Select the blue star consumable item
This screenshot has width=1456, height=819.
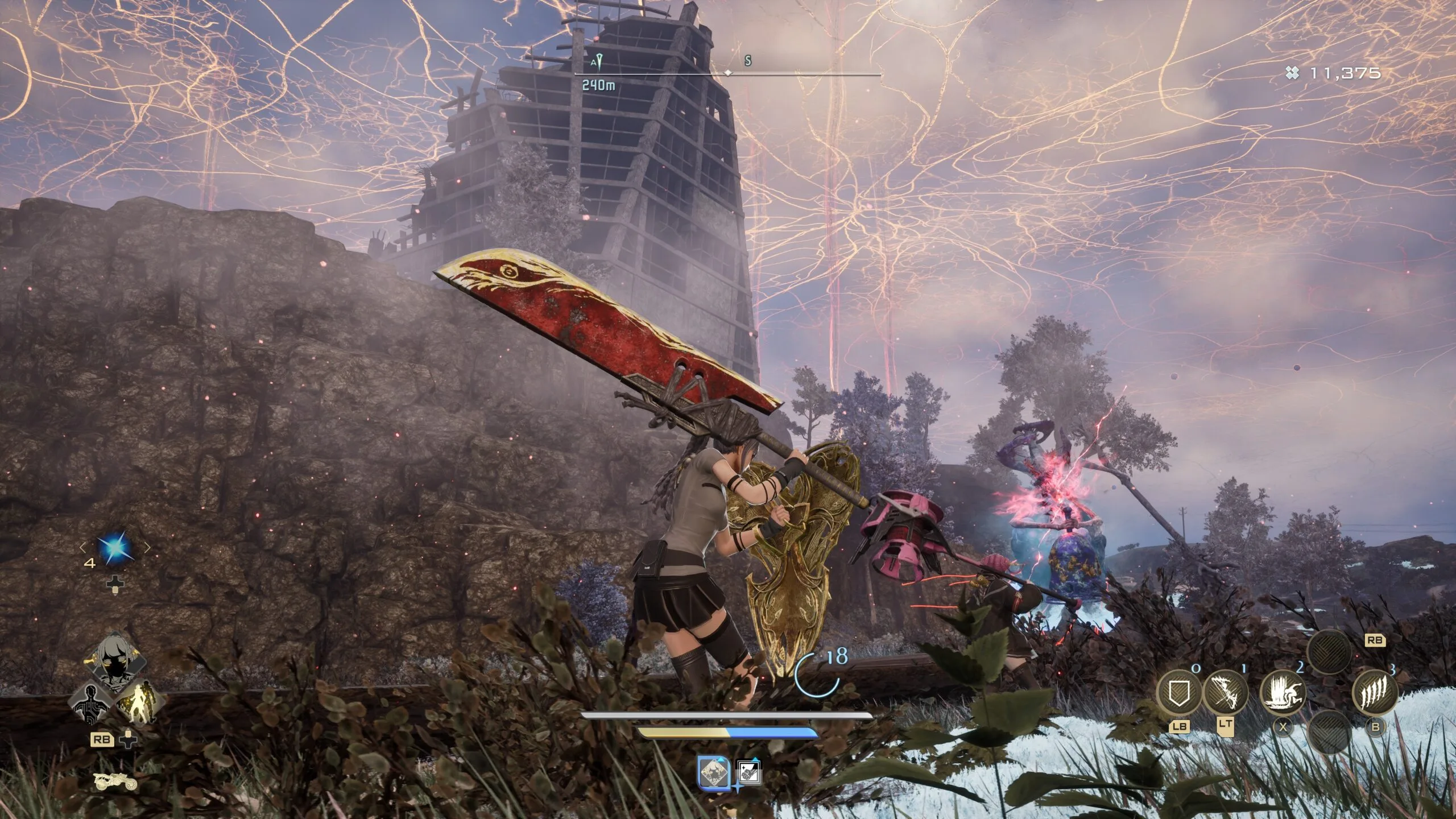click(115, 548)
